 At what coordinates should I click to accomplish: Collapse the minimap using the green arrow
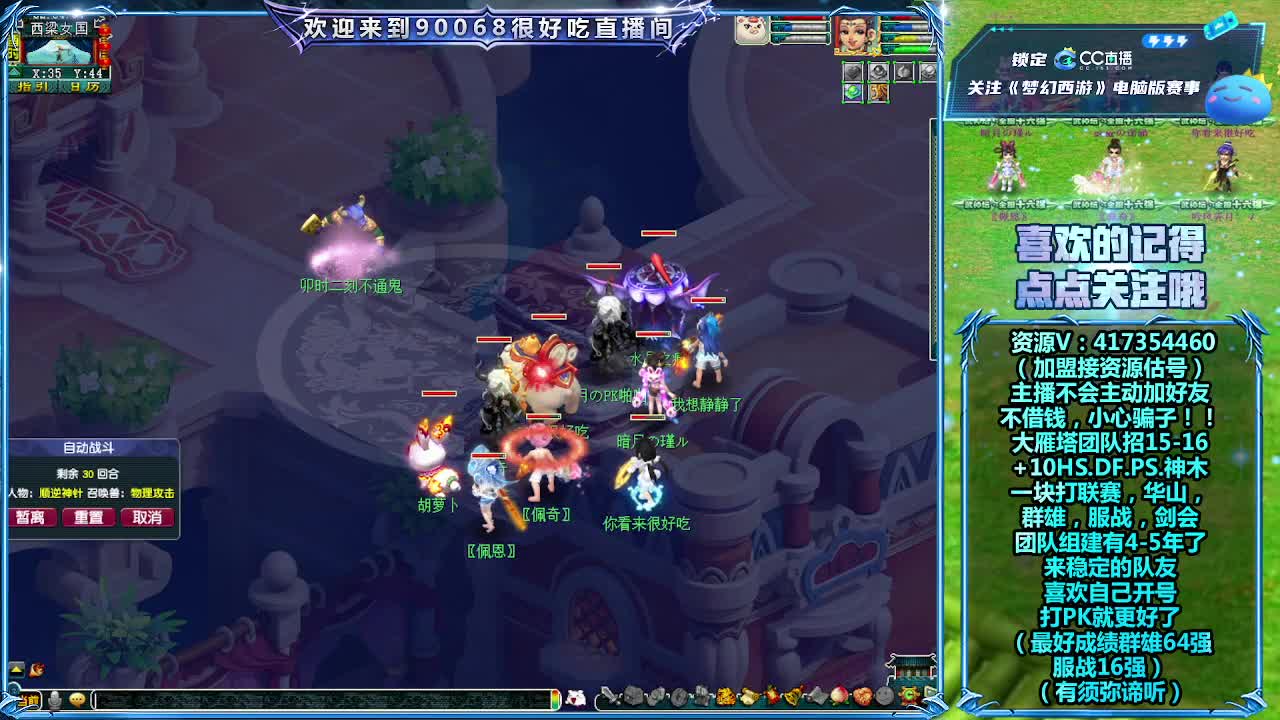pyautogui.click(x=14, y=71)
